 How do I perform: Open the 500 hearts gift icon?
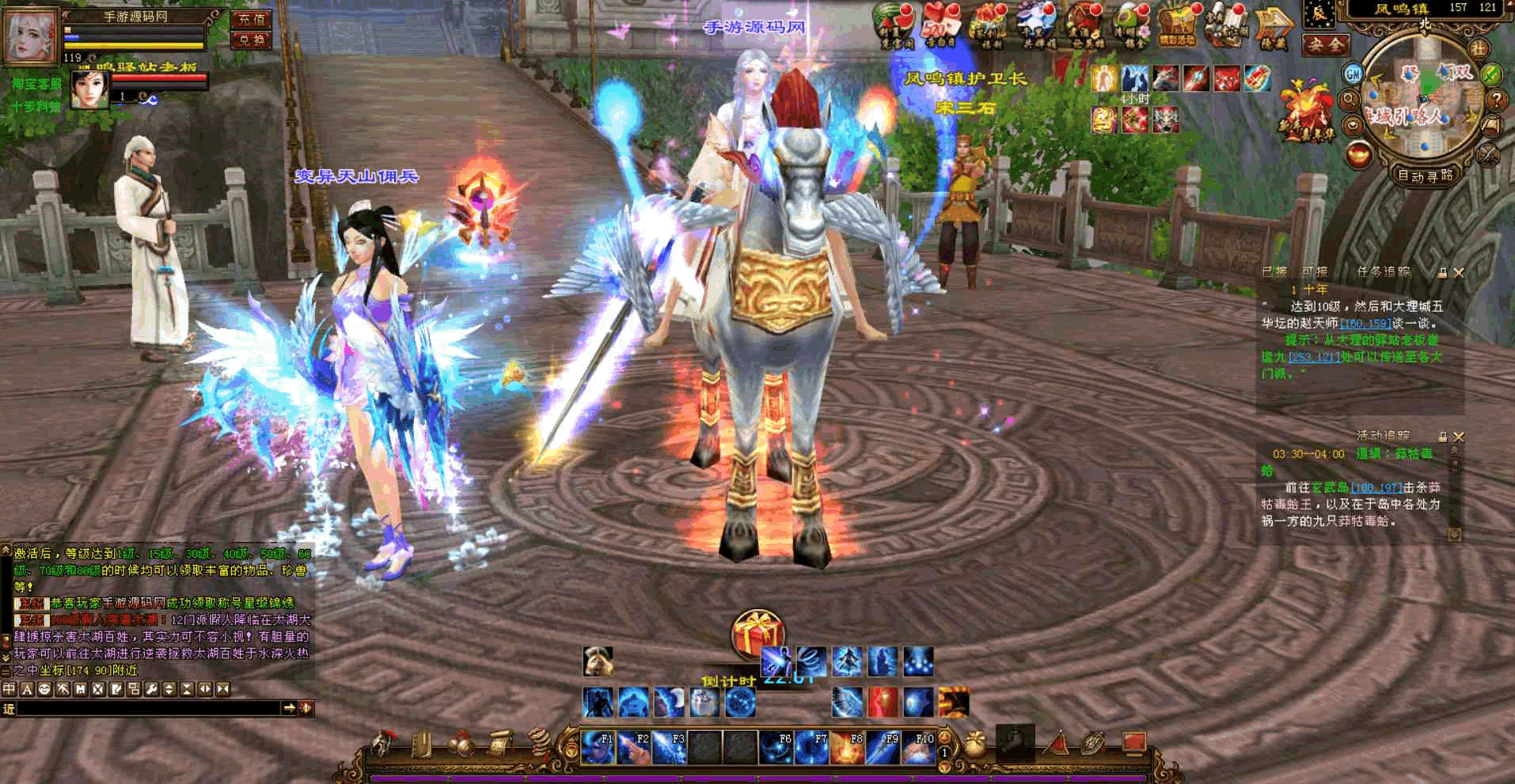(939, 25)
